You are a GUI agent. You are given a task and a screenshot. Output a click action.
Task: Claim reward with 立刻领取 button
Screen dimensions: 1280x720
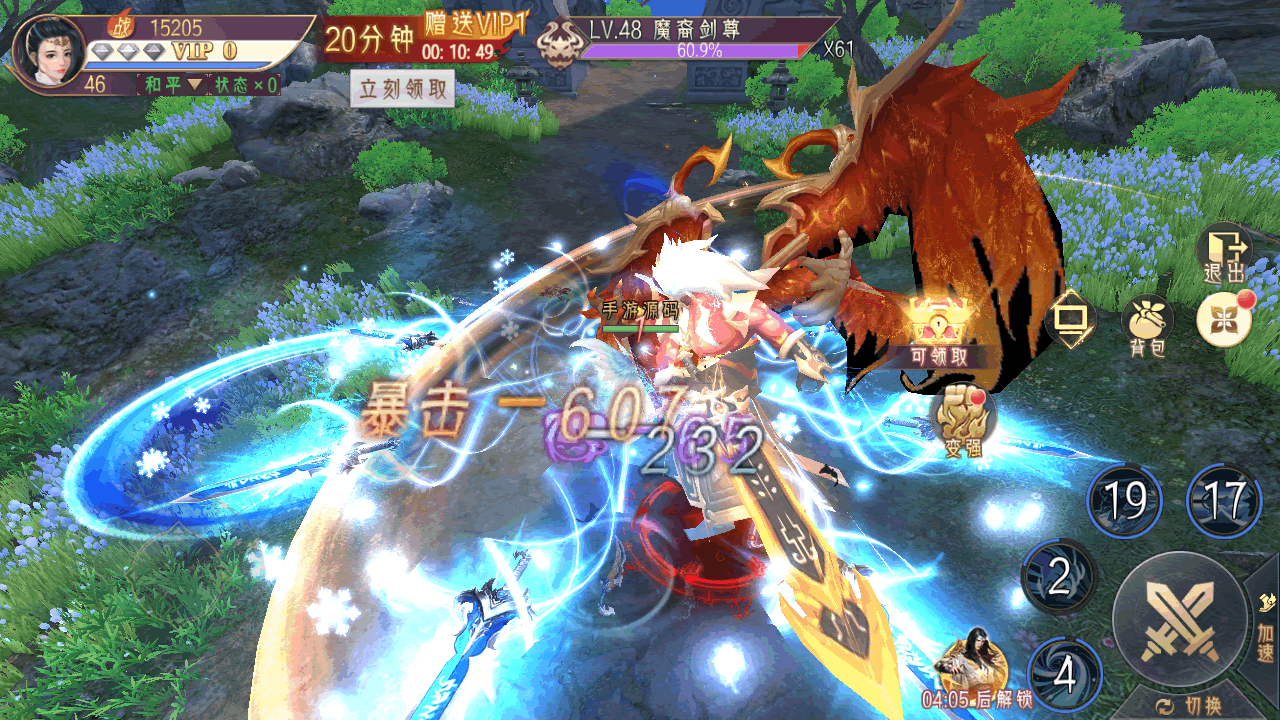(402, 89)
